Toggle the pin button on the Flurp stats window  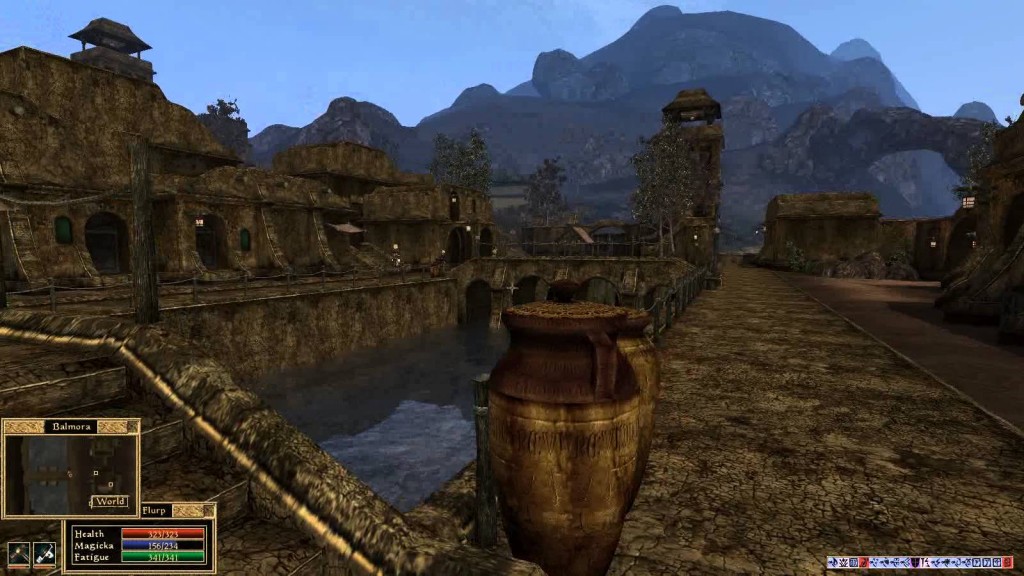click(207, 510)
